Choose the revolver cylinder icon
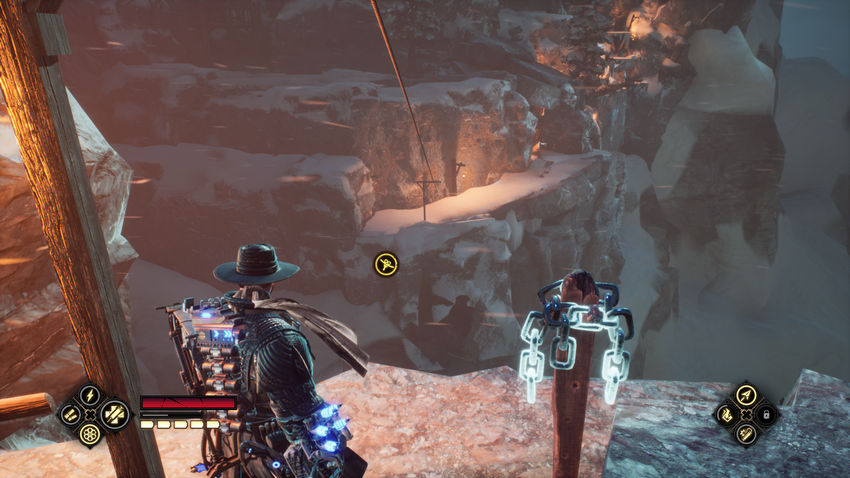Viewport: 850px width, 478px height. 90,434
